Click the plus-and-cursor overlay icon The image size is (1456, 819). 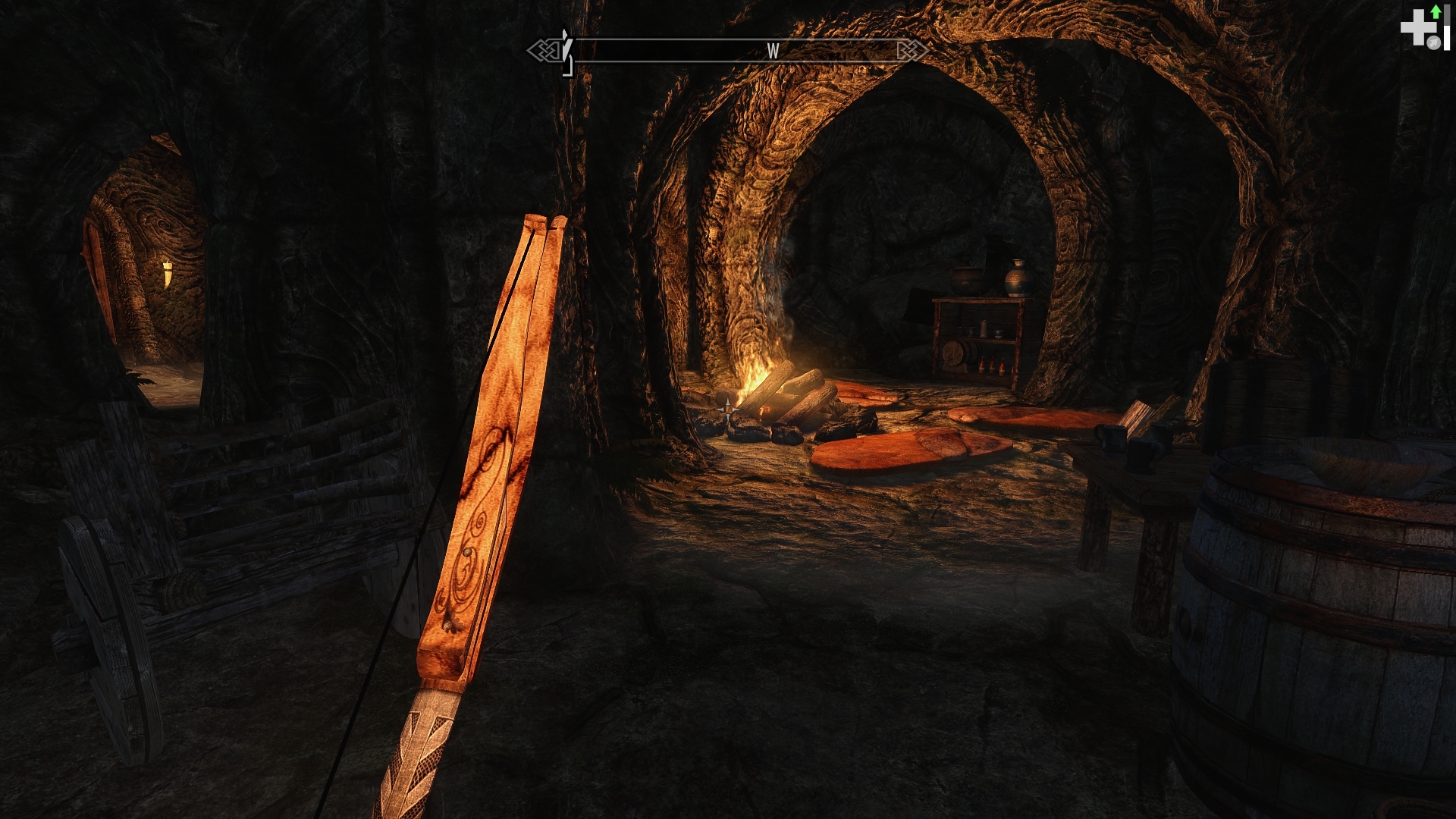(1423, 29)
